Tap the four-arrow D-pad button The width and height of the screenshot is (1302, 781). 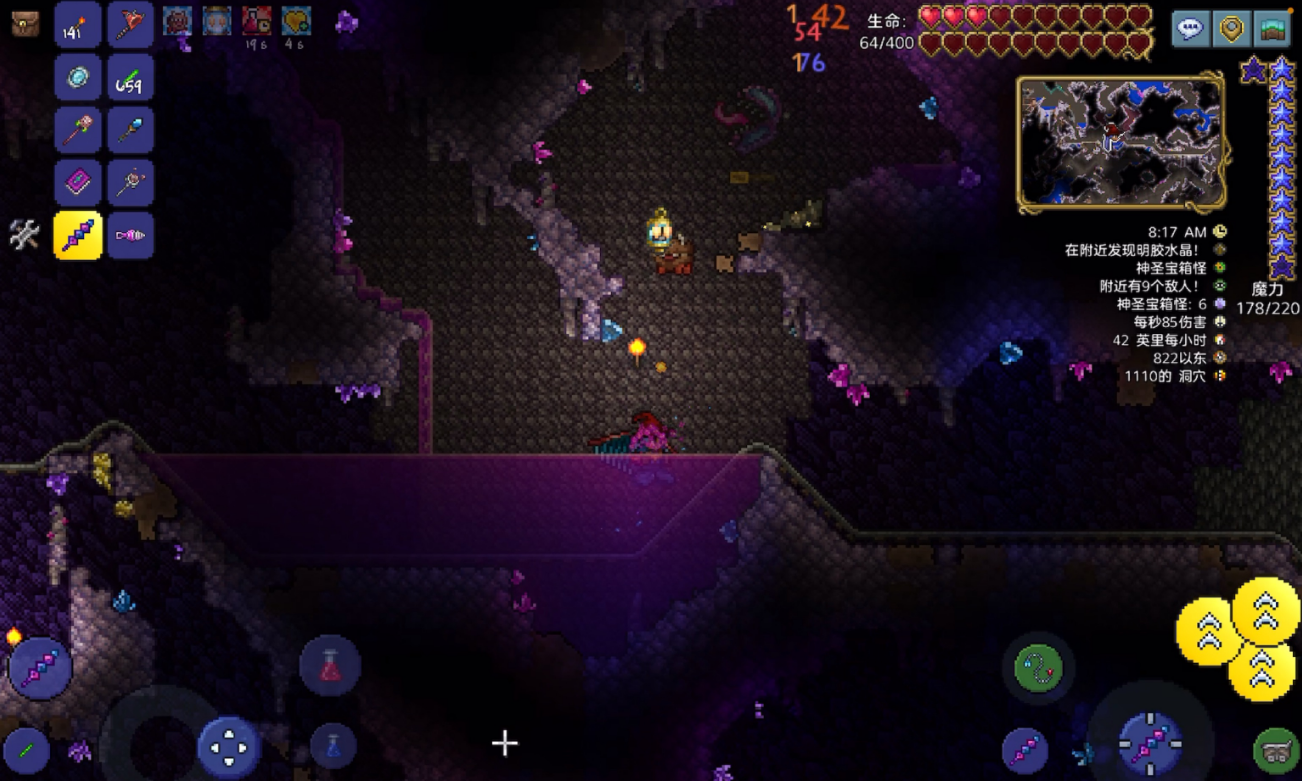[x=229, y=746]
